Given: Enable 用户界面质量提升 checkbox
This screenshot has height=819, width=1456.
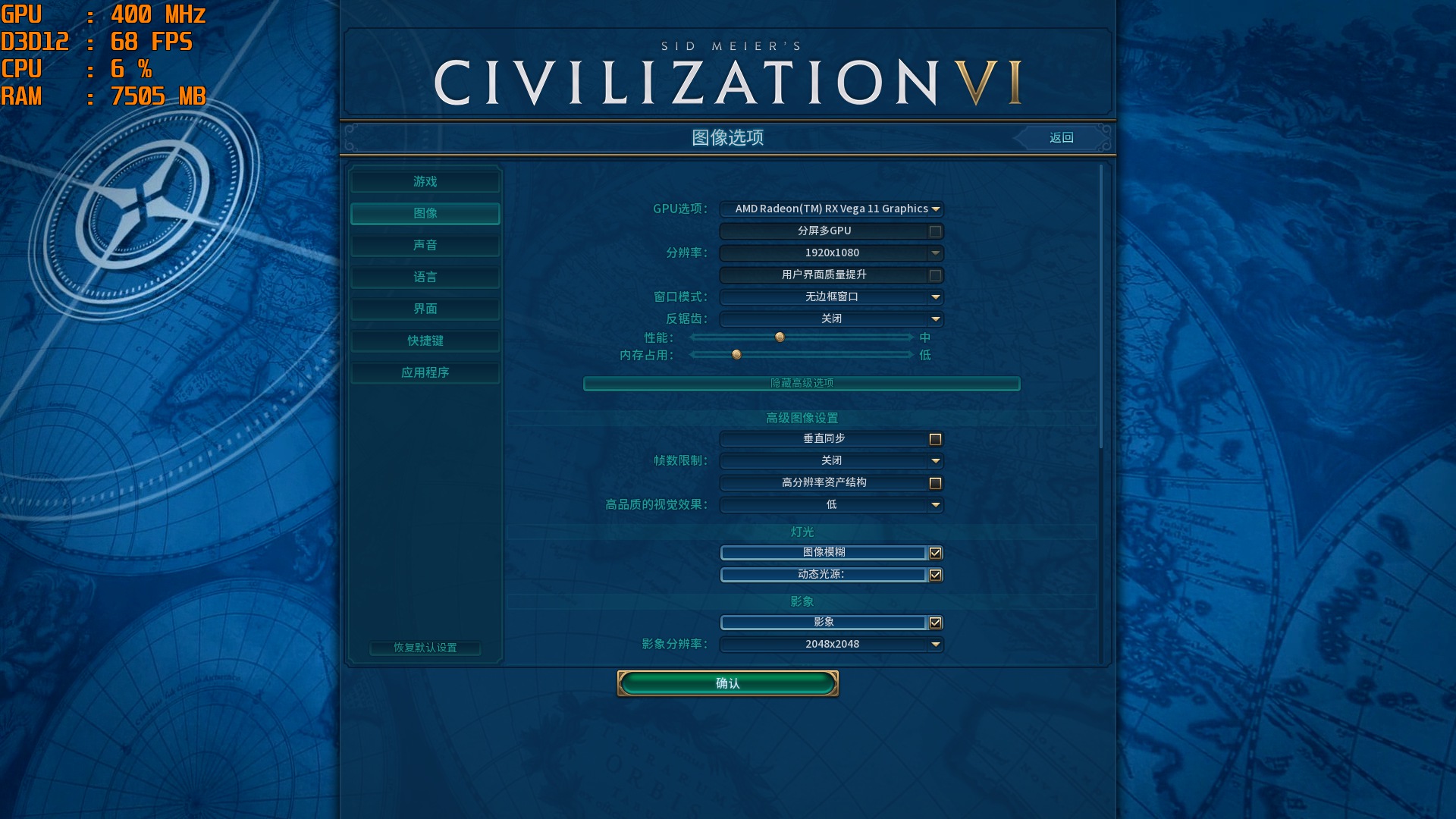Looking at the screenshot, I should (x=937, y=275).
